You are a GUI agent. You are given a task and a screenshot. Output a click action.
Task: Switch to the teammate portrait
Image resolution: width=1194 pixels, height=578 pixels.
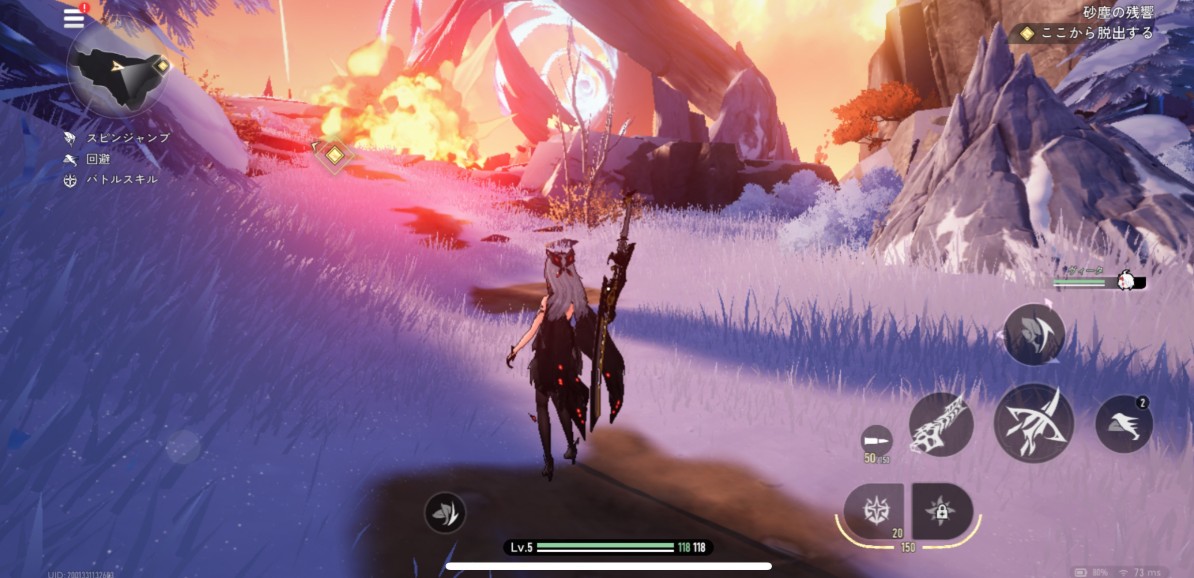pyautogui.click(x=1128, y=282)
